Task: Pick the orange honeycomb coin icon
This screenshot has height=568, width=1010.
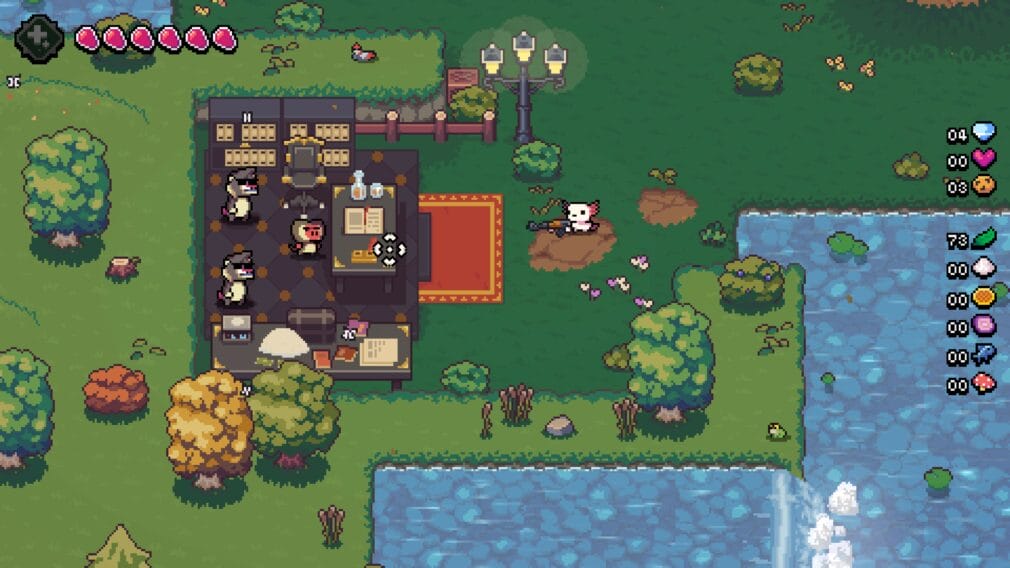Action: pyautogui.click(x=984, y=298)
